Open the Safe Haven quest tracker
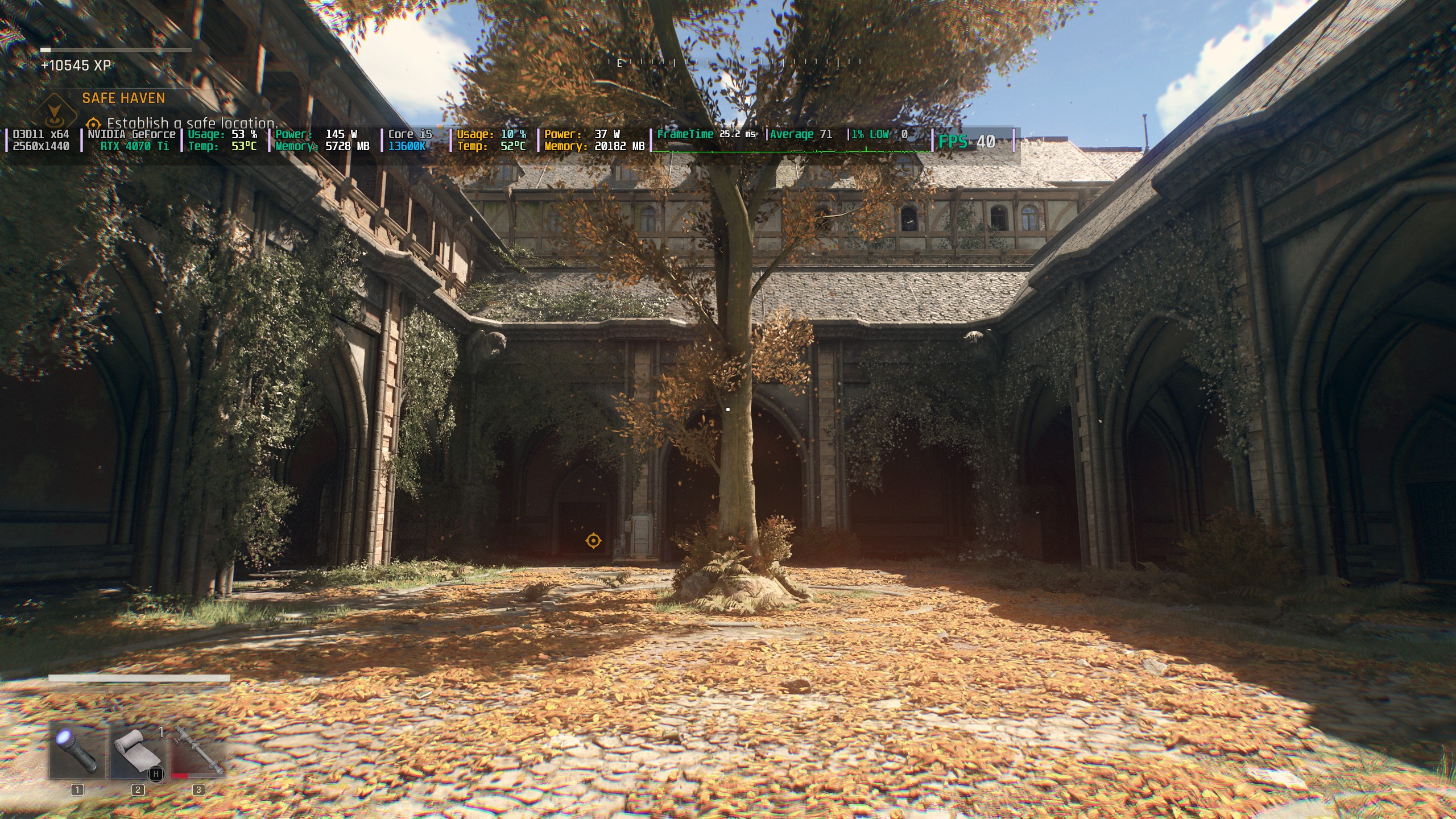This screenshot has height=819, width=1456. (123, 98)
